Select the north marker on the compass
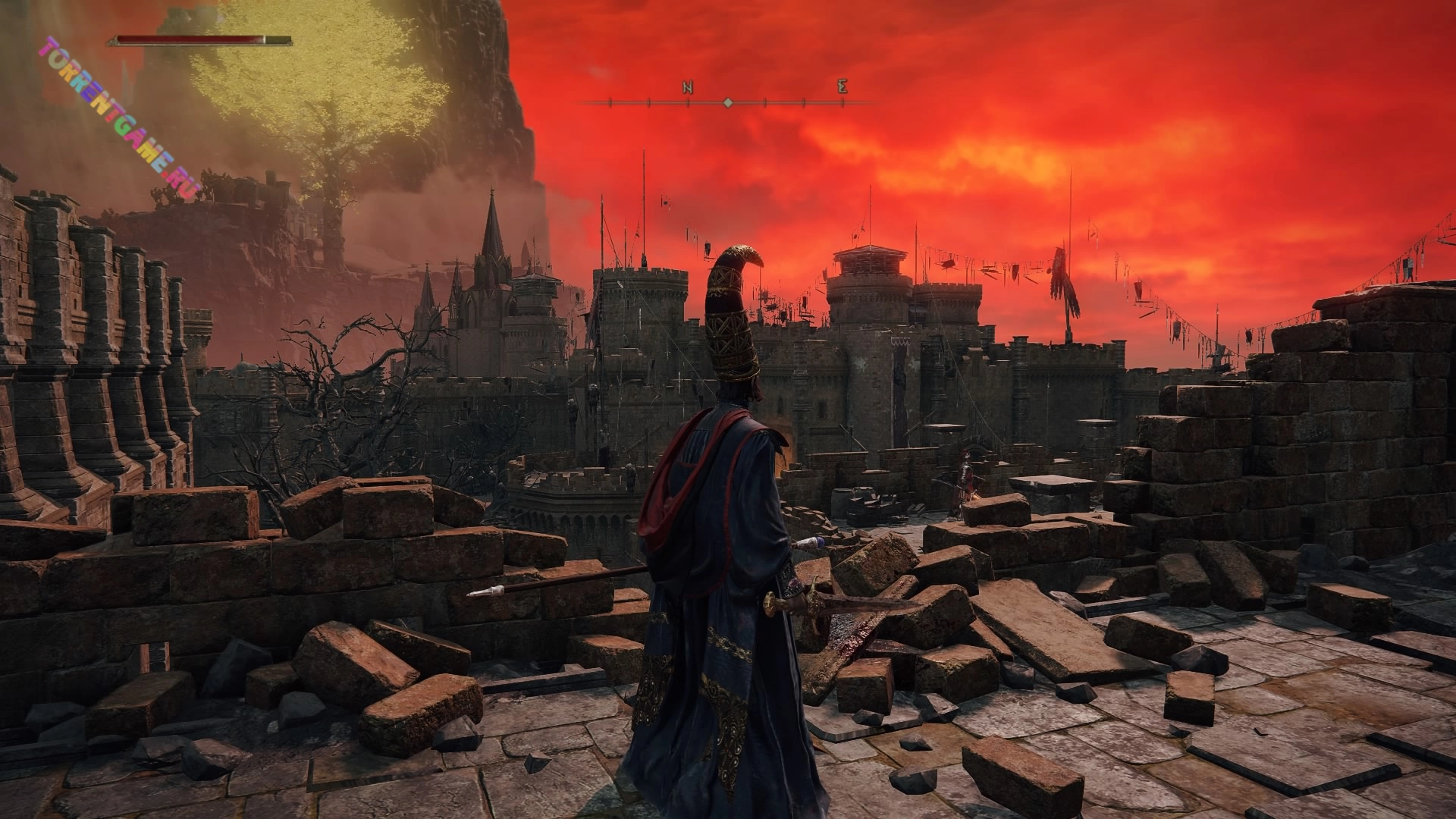Image resolution: width=1456 pixels, height=819 pixels. point(688,88)
